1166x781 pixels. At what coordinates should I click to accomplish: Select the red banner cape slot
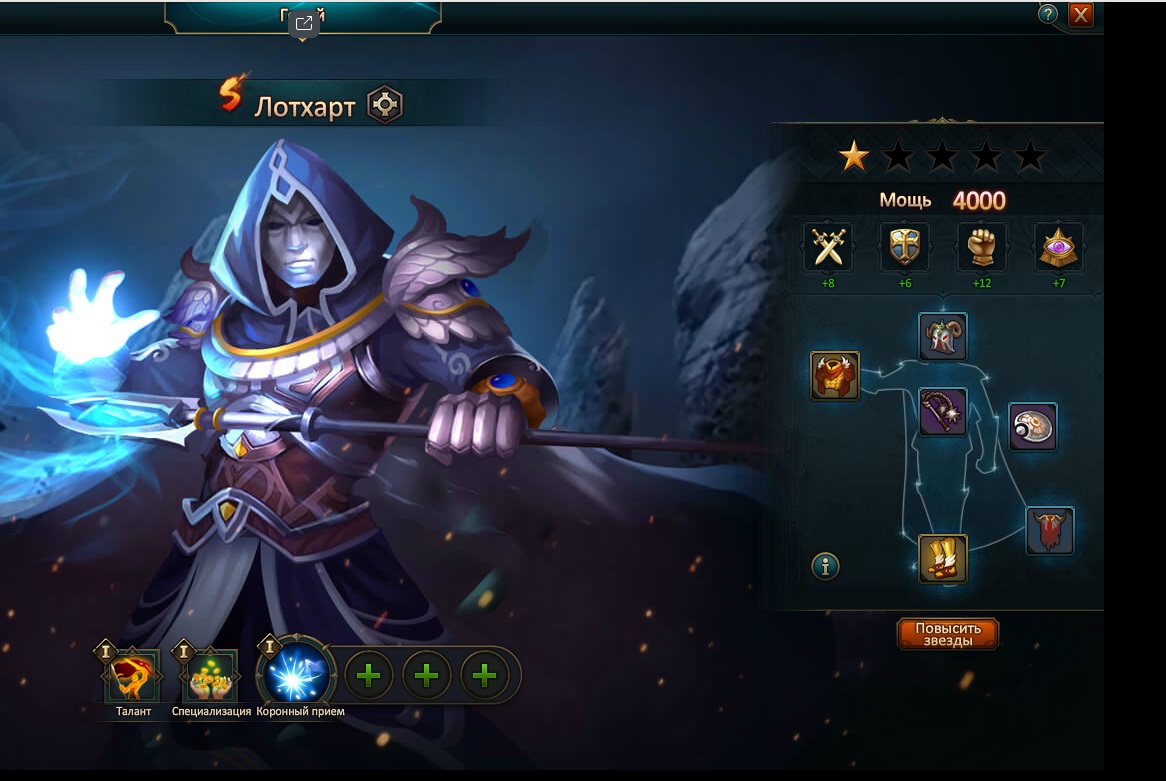pyautogui.click(x=1050, y=531)
